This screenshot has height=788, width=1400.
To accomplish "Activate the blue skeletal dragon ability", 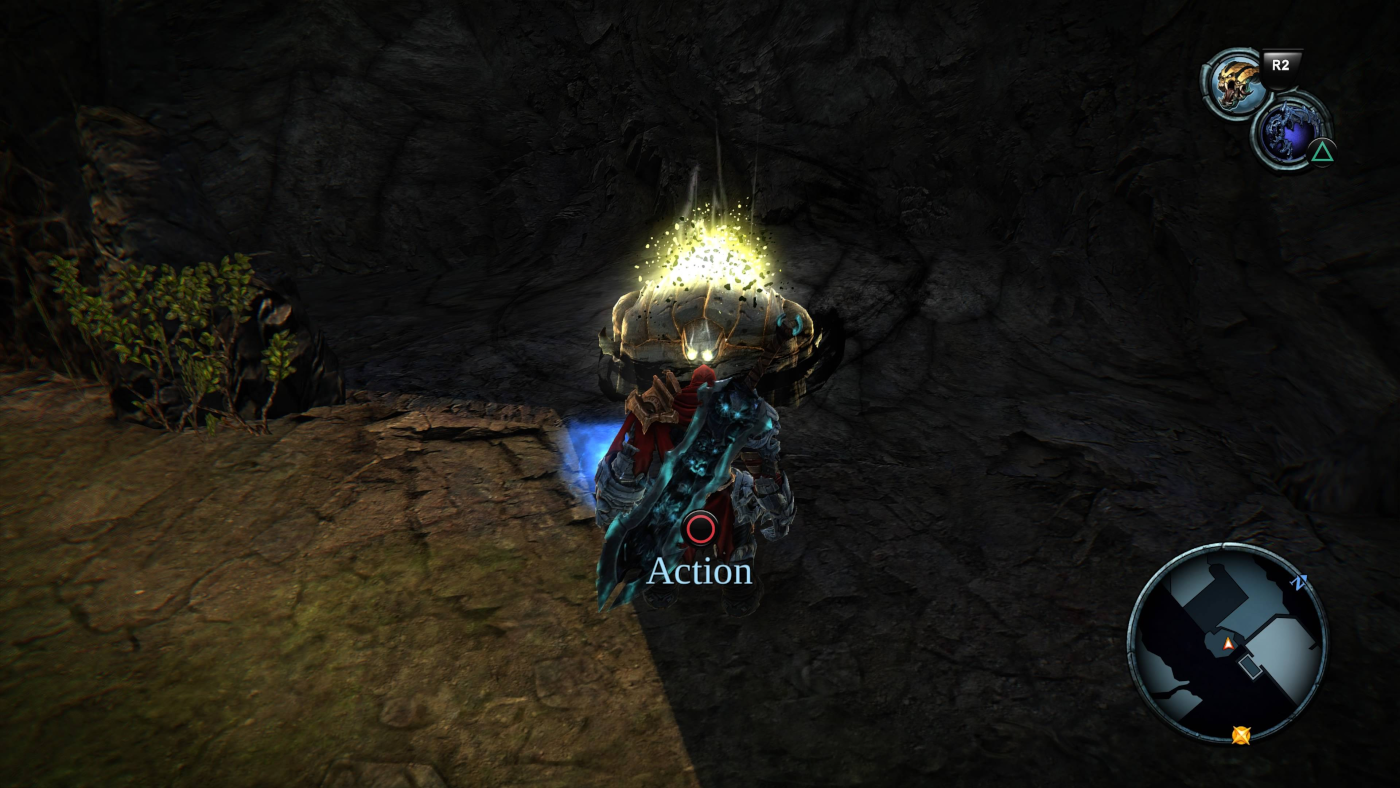I will [x=1288, y=129].
